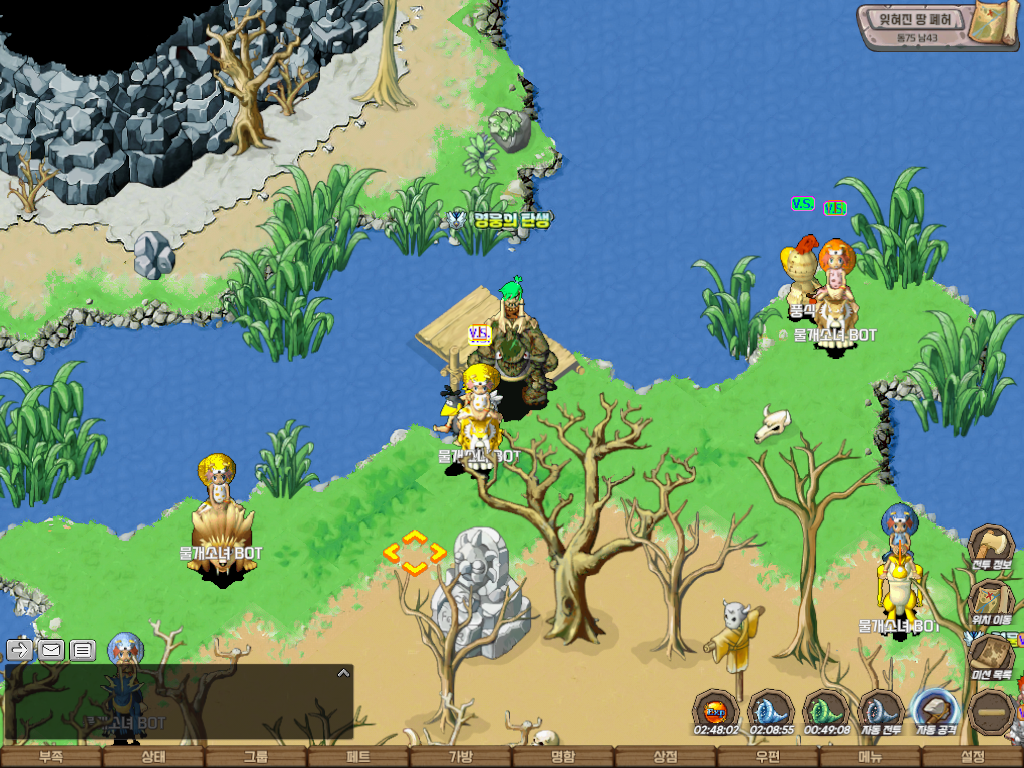Open 전투 정보 axe icon
Image resolution: width=1024 pixels, height=768 pixels.
[991, 548]
